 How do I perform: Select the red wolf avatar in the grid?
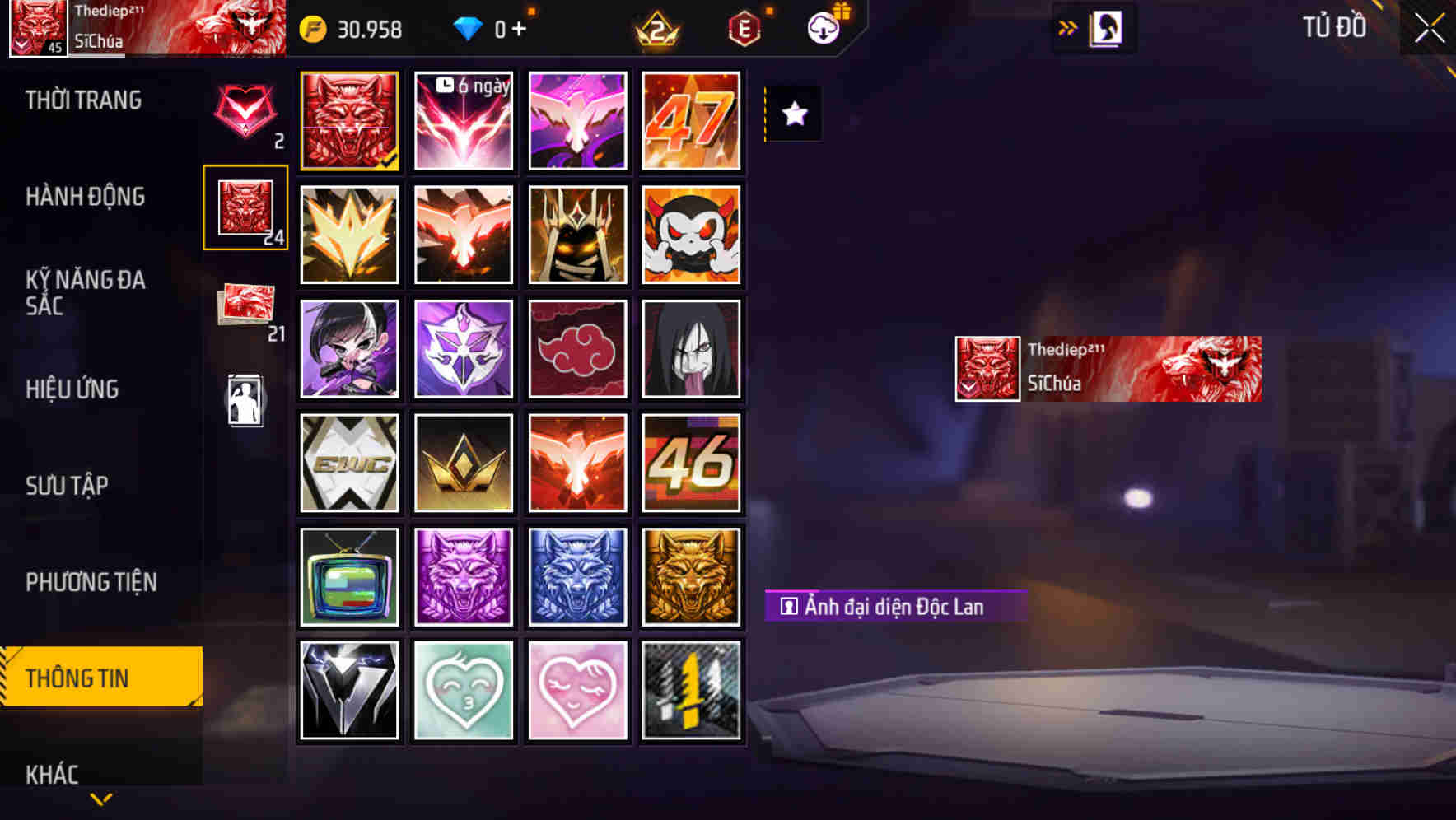(x=349, y=119)
